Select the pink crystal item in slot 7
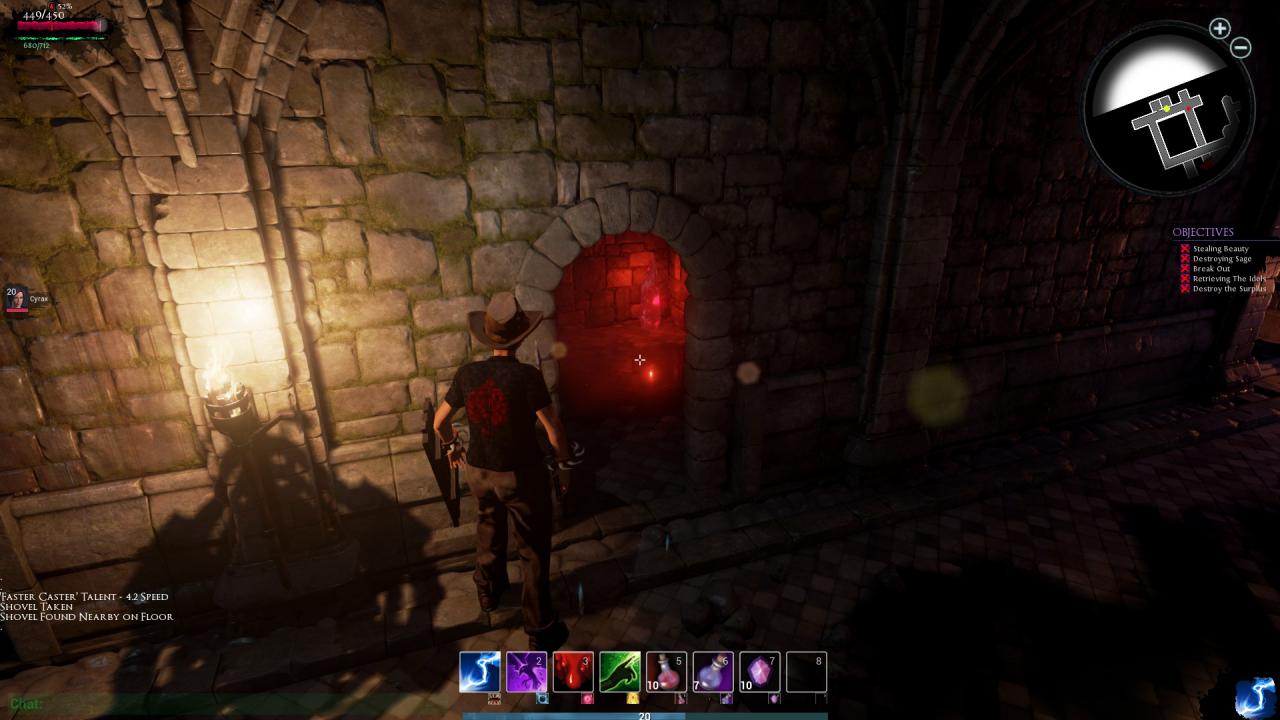This screenshot has width=1280, height=720. 760,672
